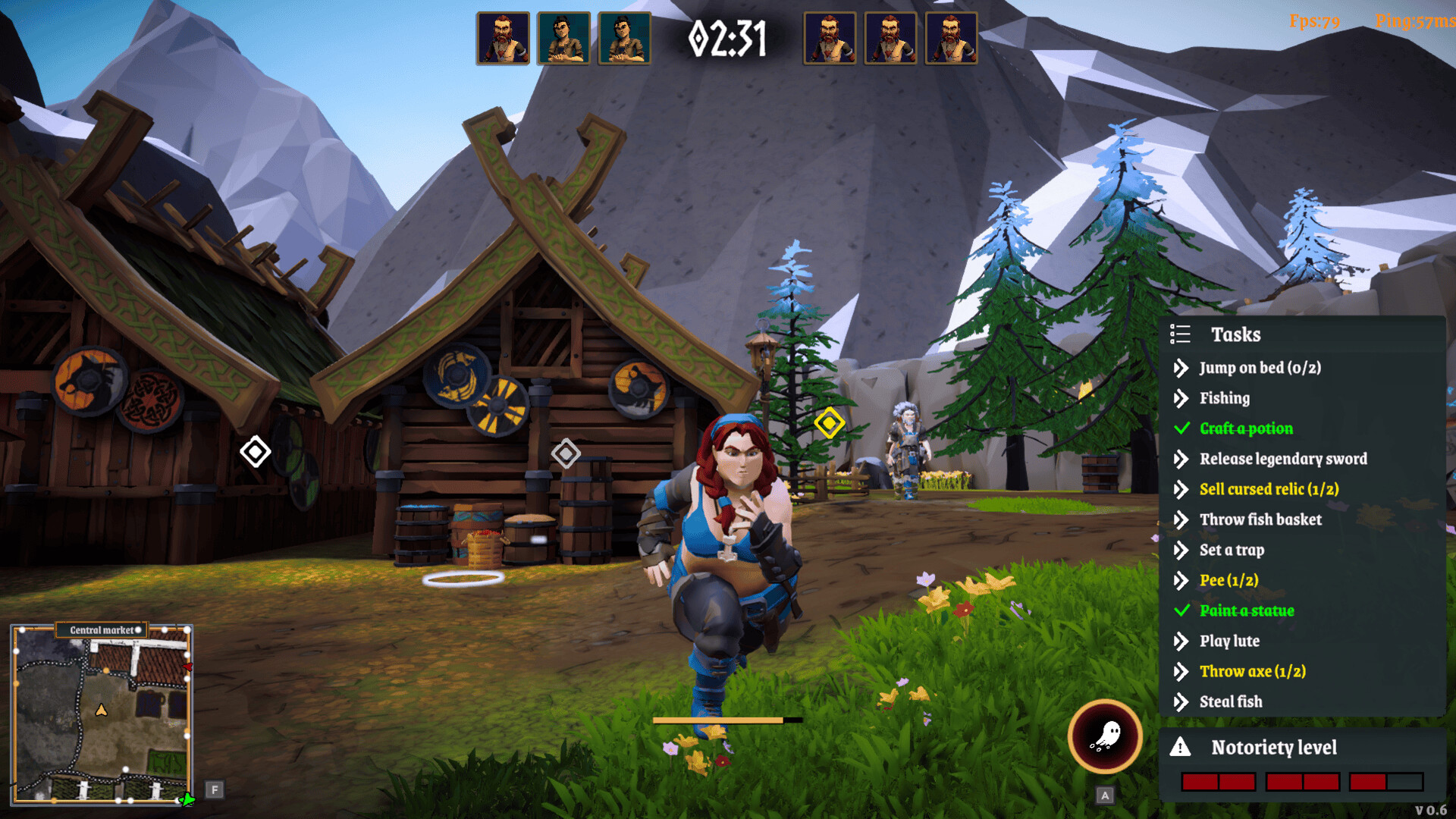Image resolution: width=1456 pixels, height=819 pixels.
Task: Click the yellow diamond objective marker
Action: [x=829, y=422]
